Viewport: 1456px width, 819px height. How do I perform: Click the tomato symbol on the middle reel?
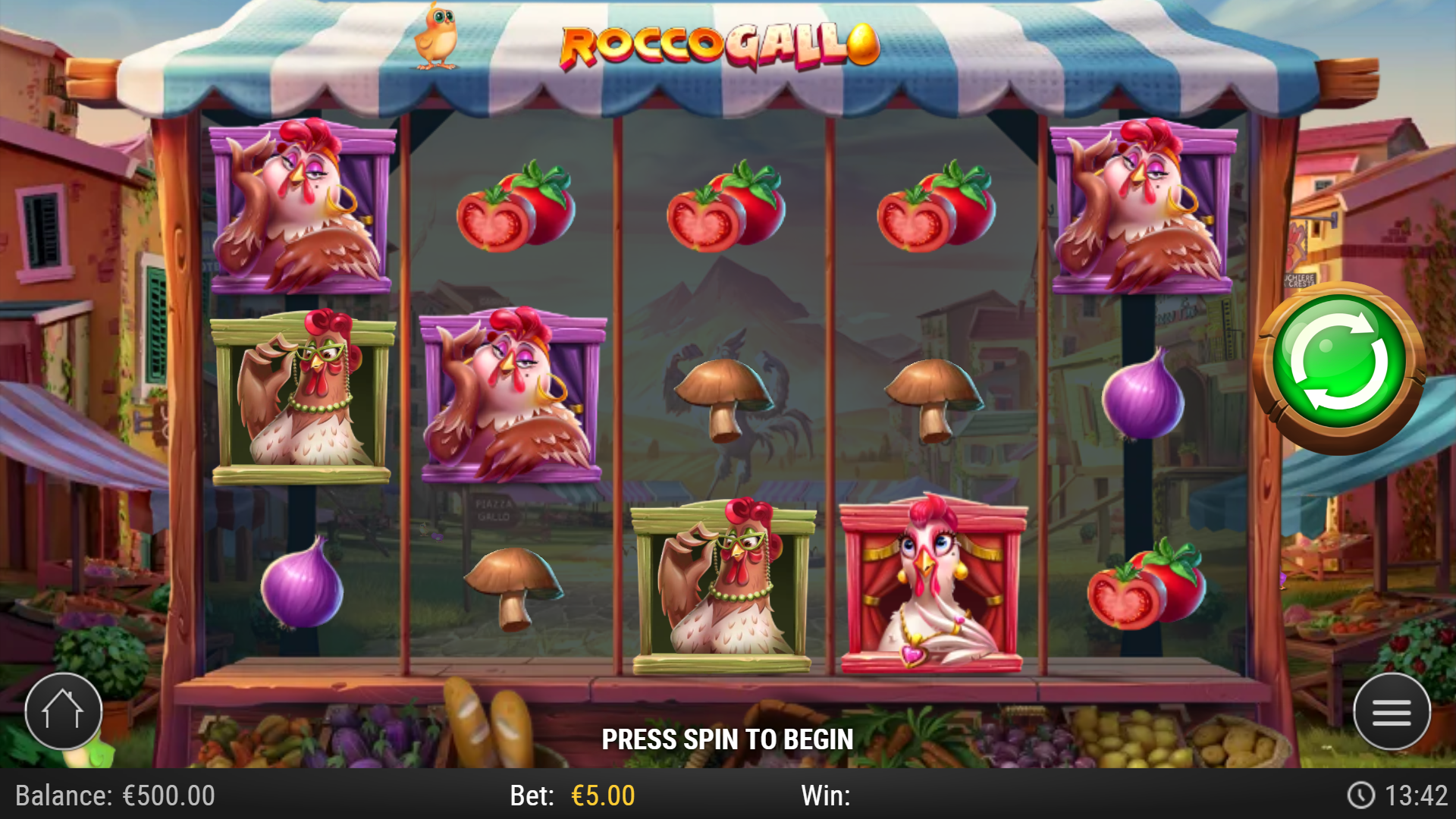click(724, 209)
